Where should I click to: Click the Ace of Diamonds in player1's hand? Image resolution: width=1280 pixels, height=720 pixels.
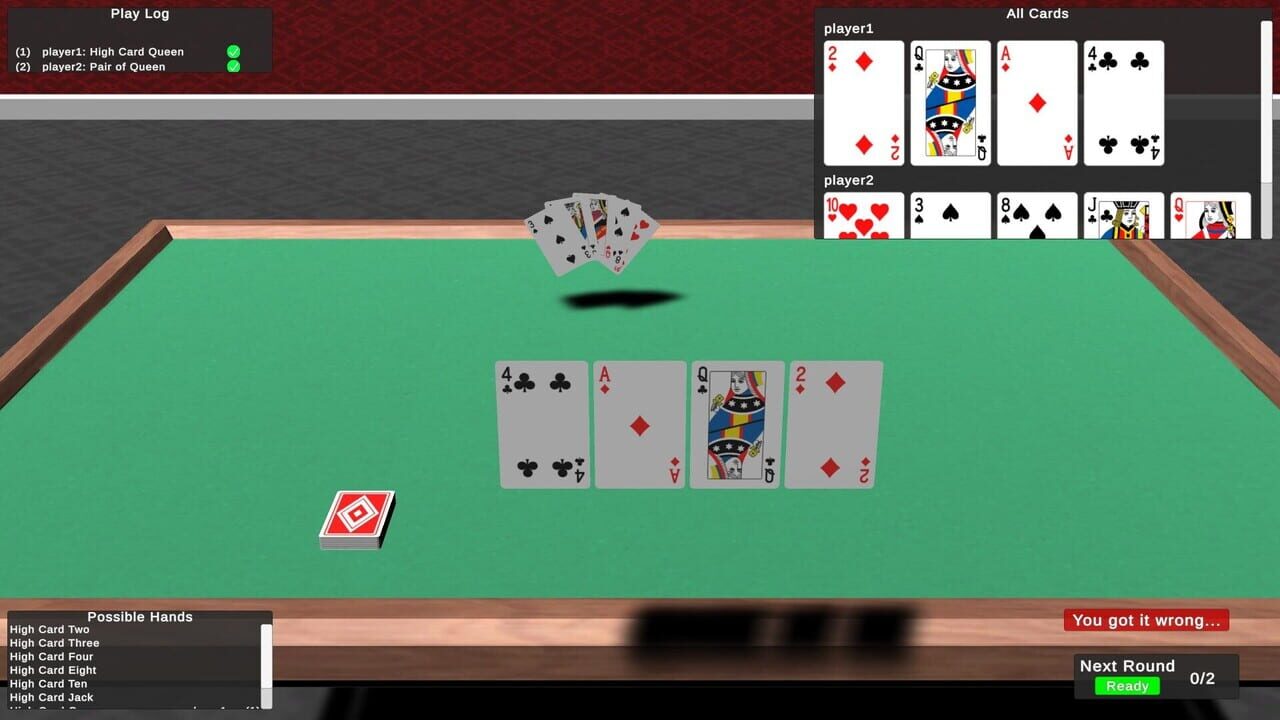(x=1037, y=102)
